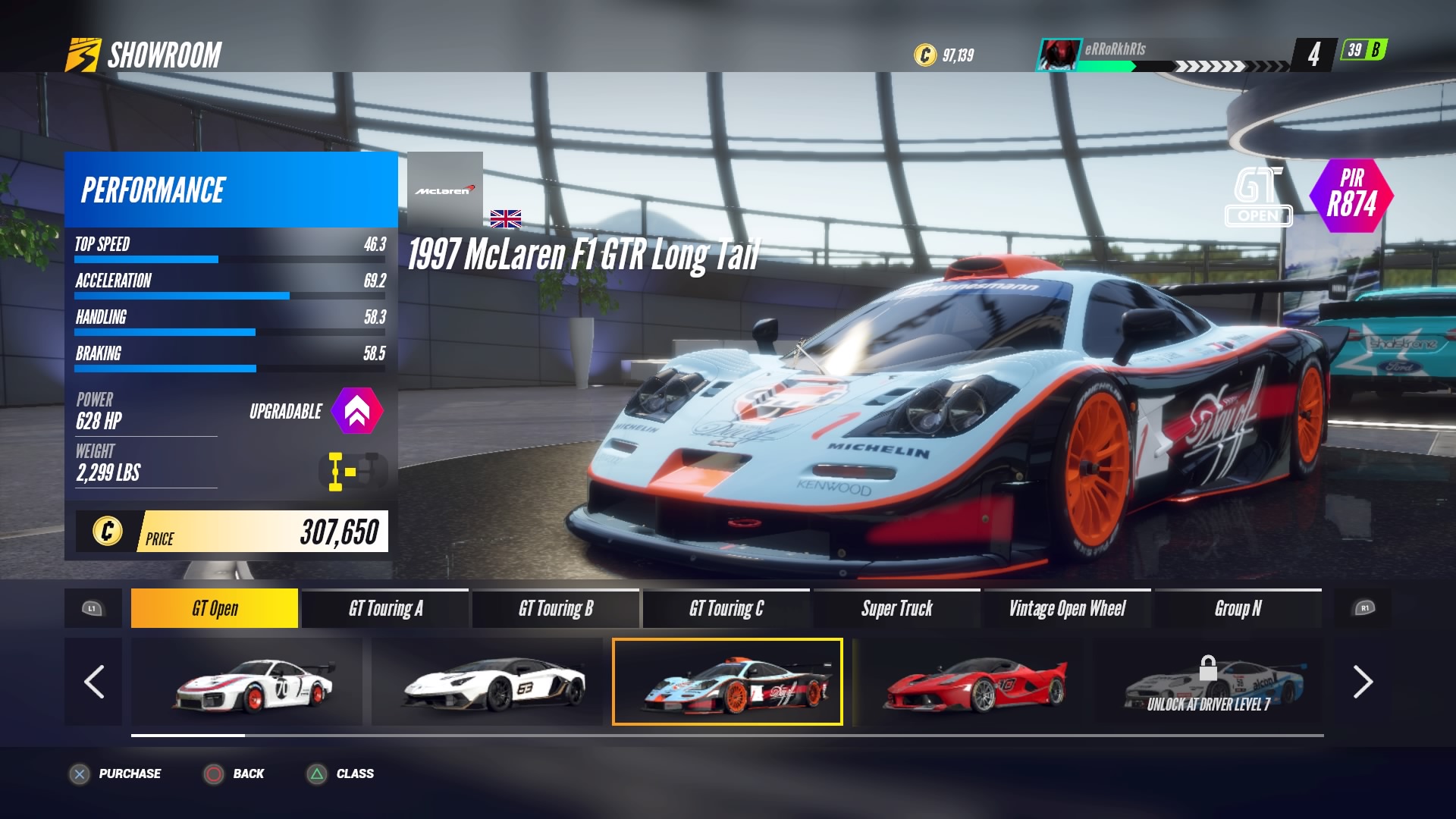Click the PIR R874 rating badge

click(1353, 196)
